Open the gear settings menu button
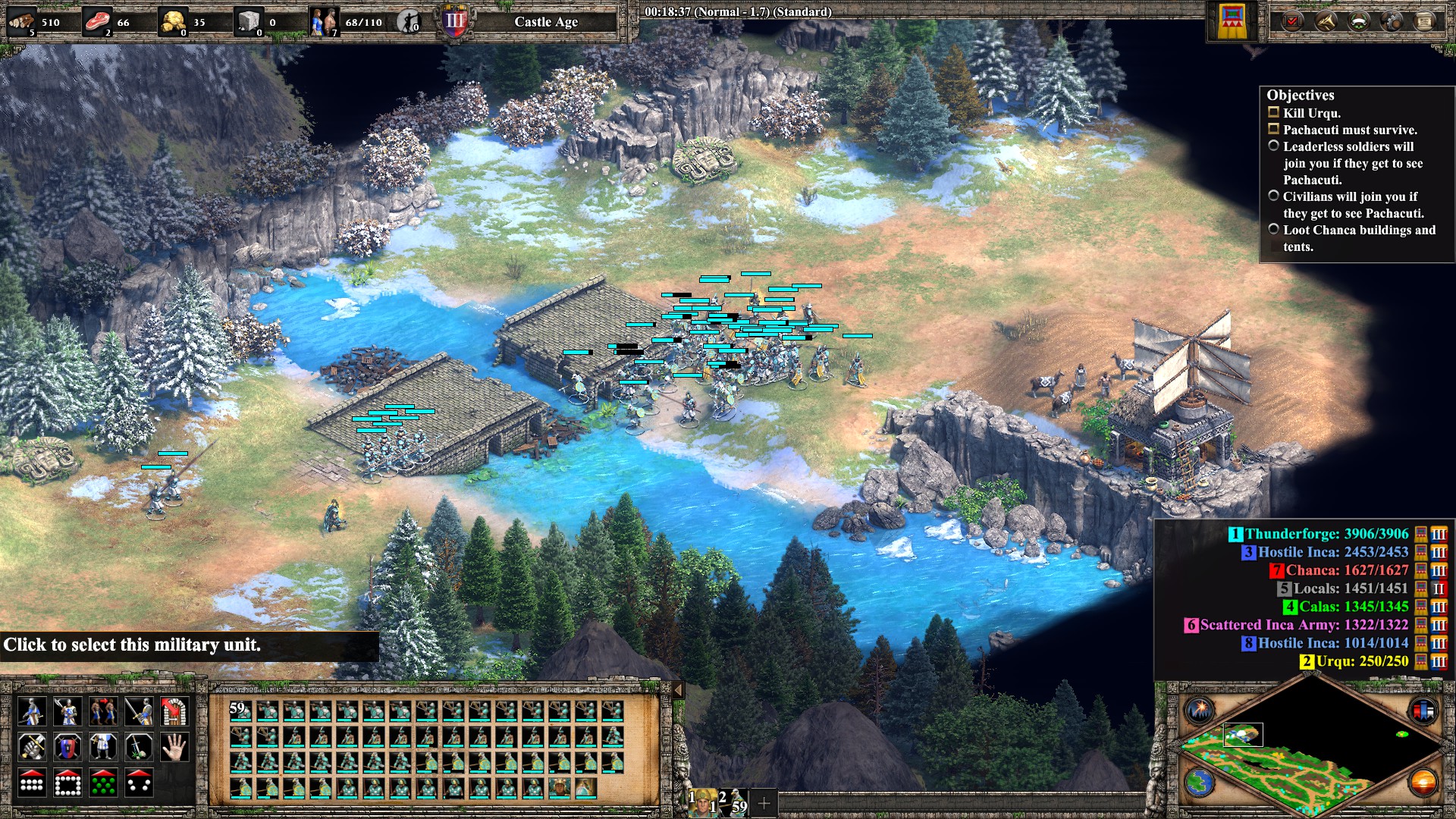1456x819 pixels. [1392, 20]
